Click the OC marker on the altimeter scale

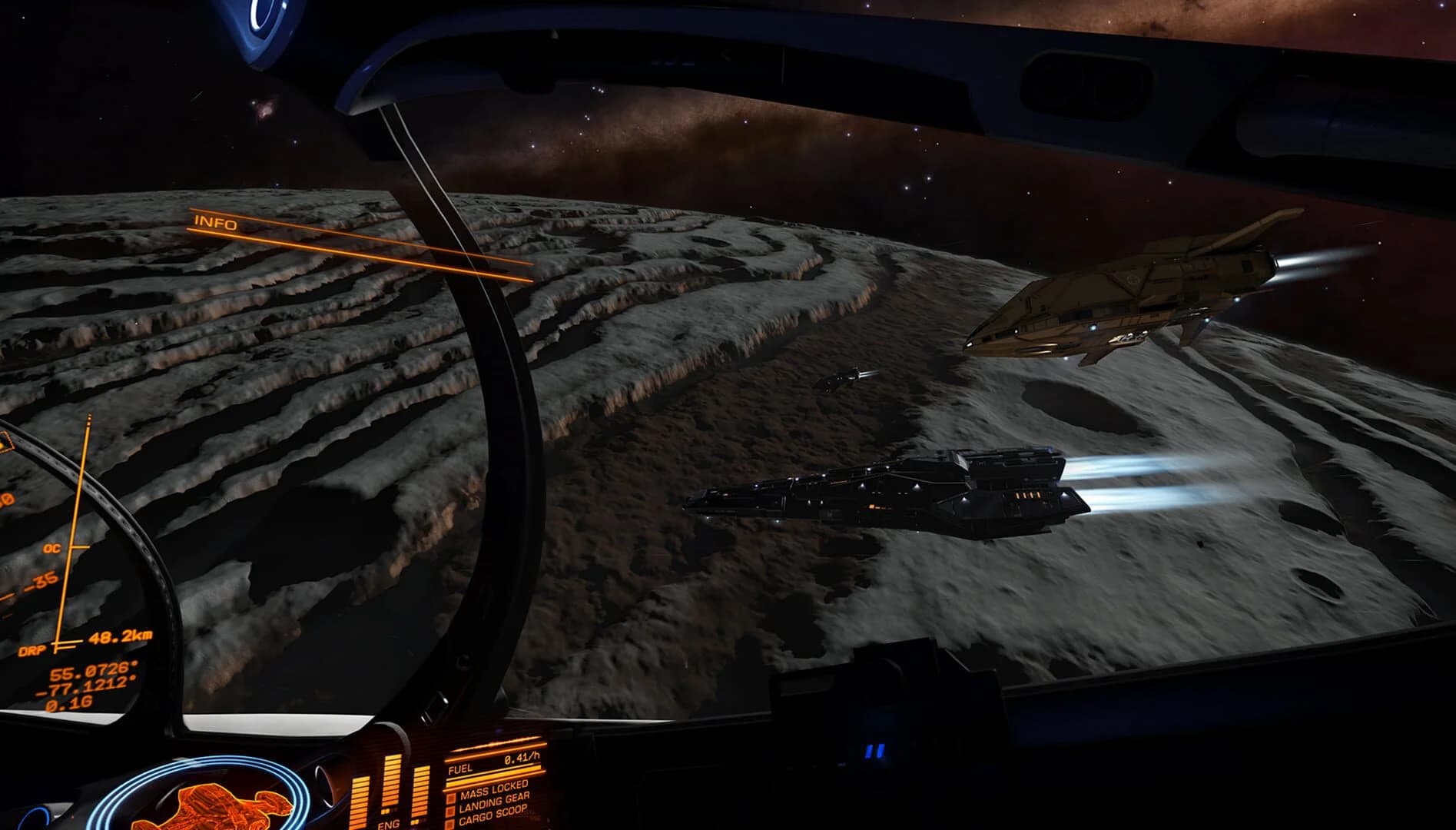[52, 547]
